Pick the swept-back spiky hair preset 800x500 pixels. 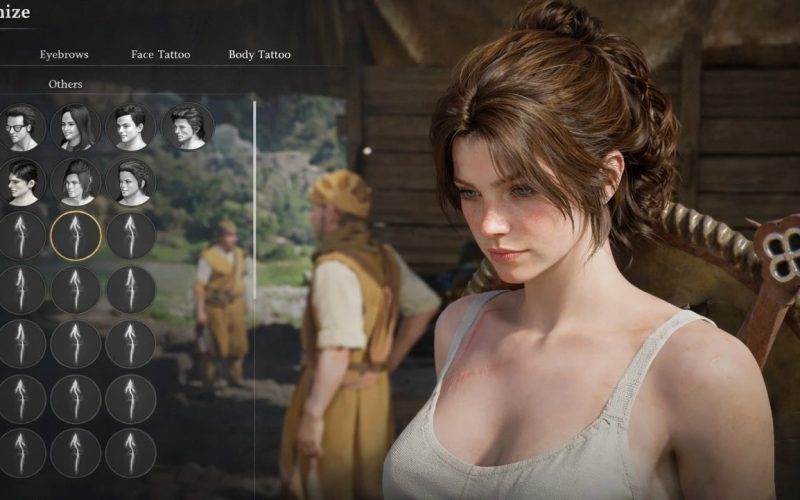(x=186, y=127)
